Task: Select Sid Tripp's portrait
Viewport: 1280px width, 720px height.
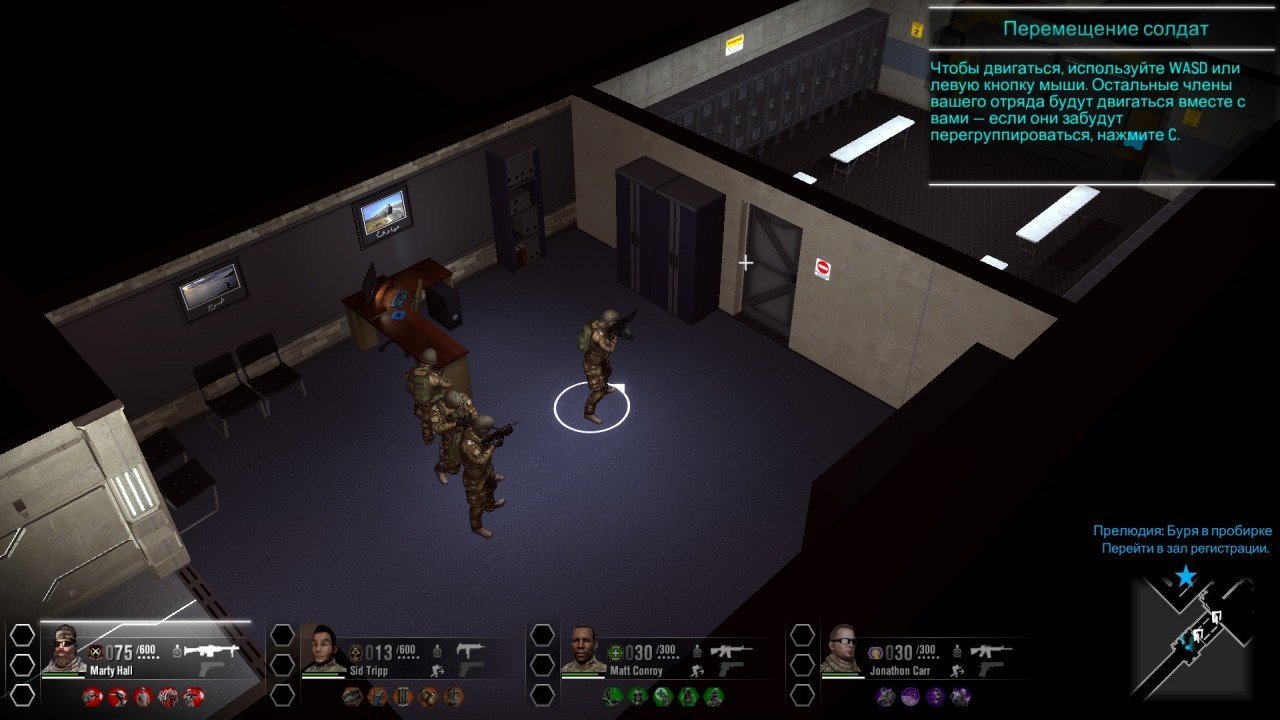Action: pos(322,648)
